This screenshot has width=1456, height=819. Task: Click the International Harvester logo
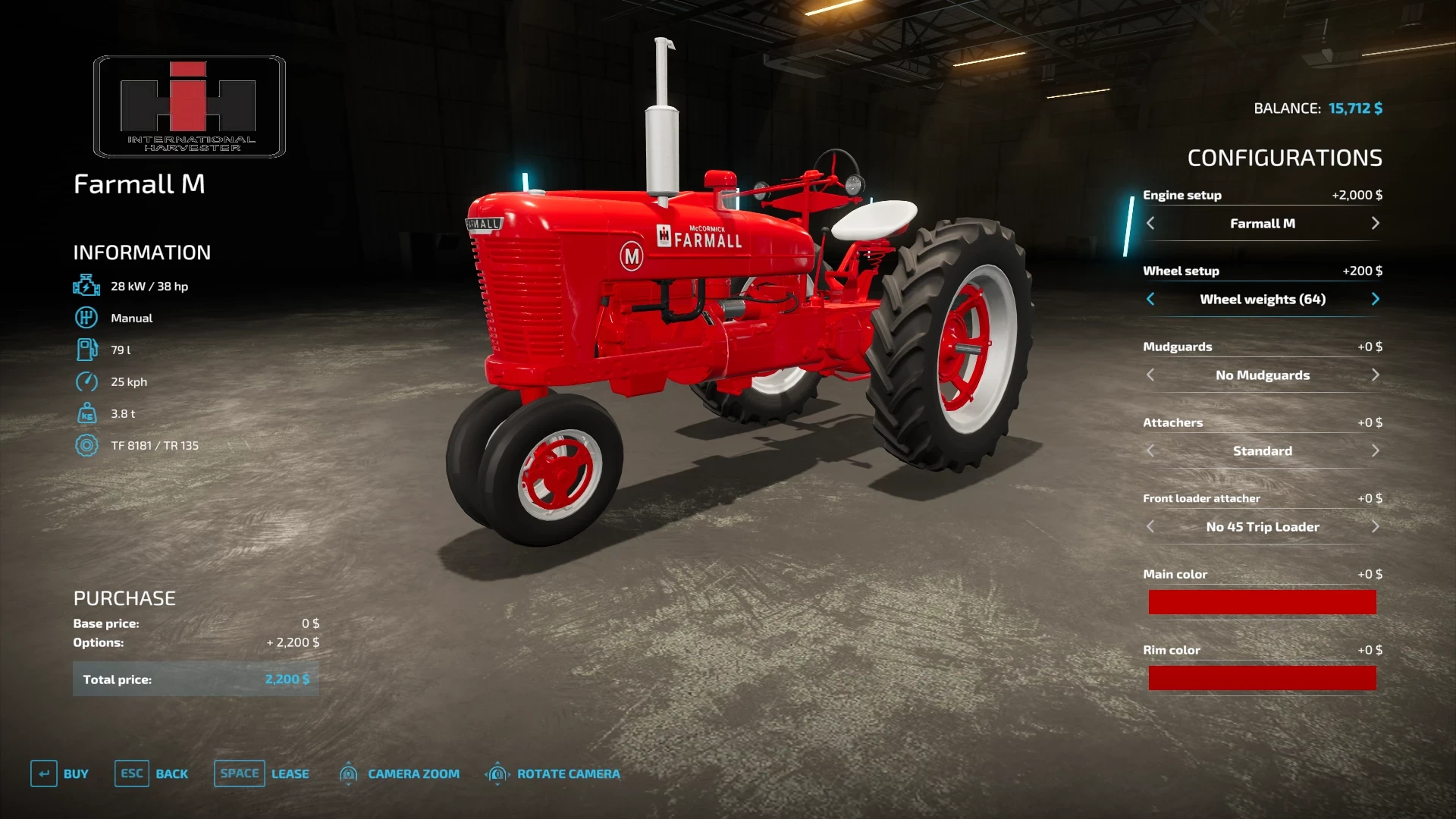pos(188,106)
